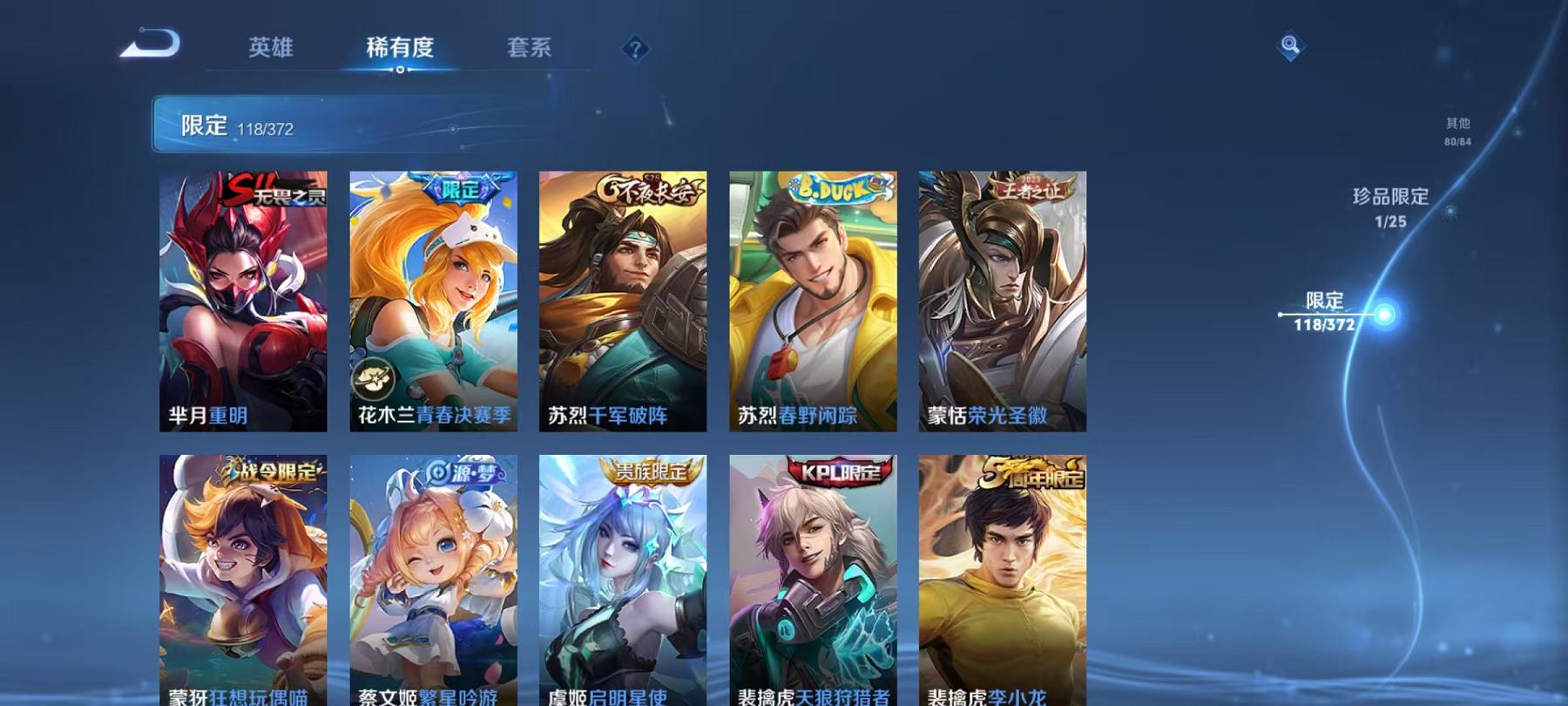
Task: Click the question mark help icon
Action: [x=635, y=50]
